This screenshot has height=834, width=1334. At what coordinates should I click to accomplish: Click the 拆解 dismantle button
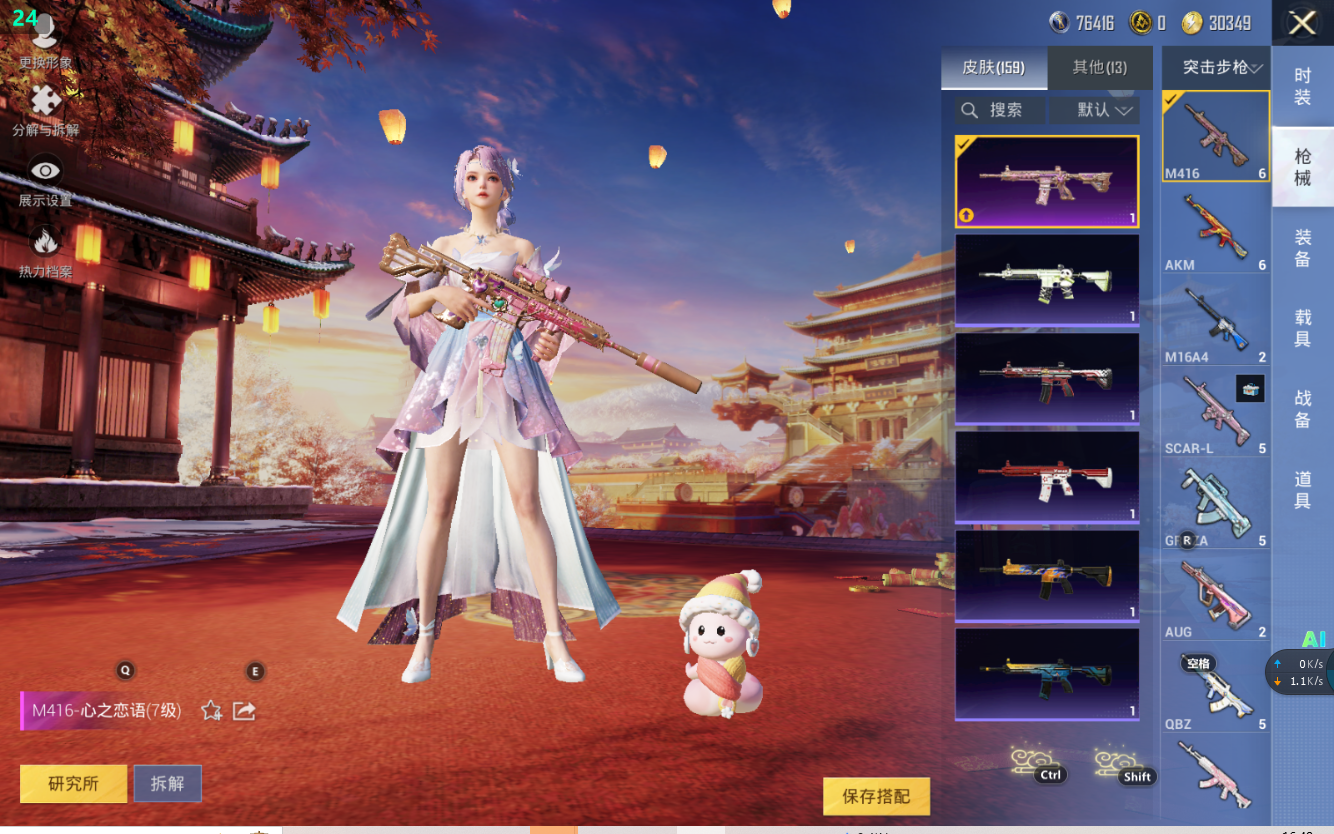click(167, 784)
